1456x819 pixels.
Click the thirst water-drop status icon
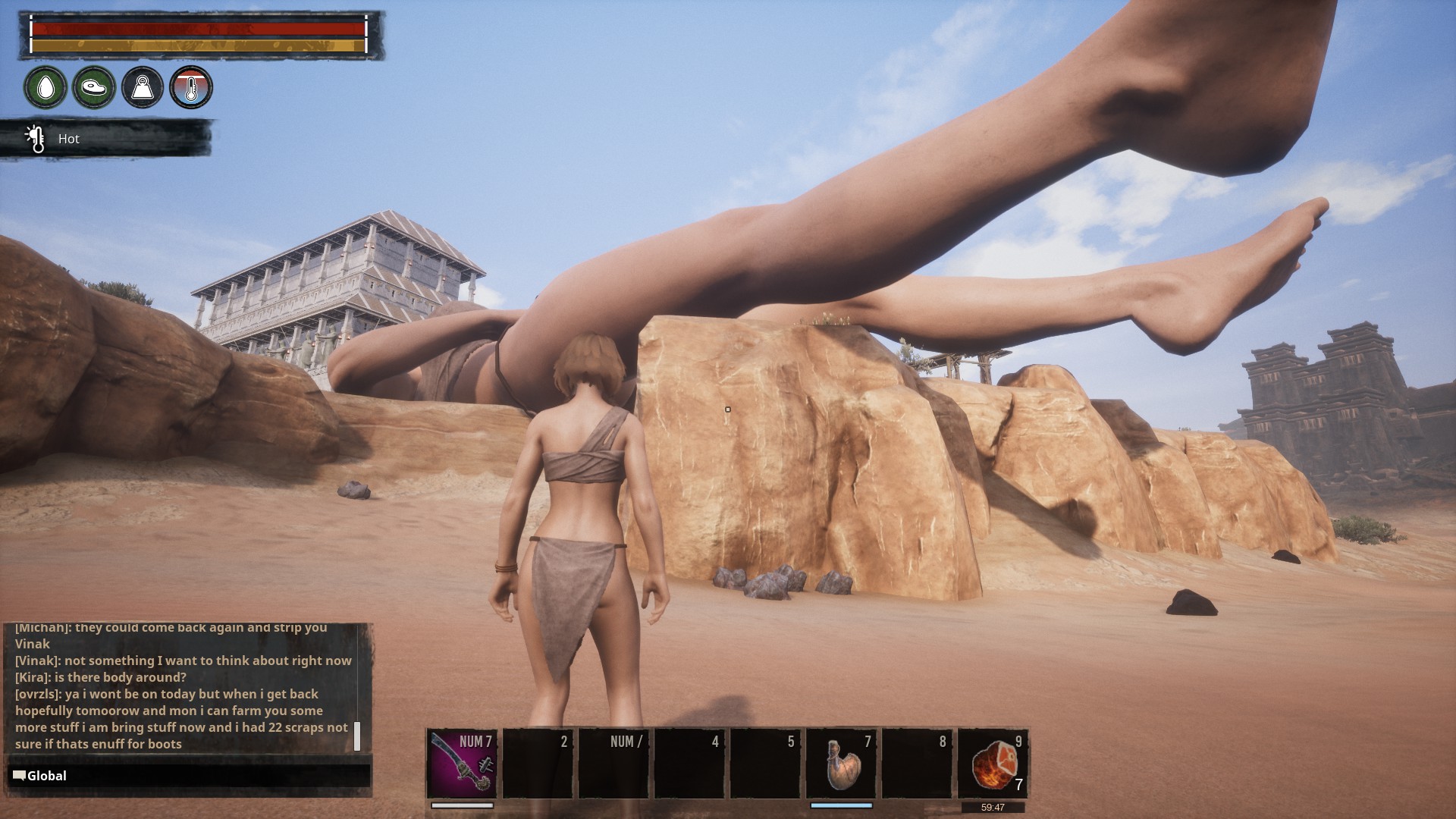[45, 87]
